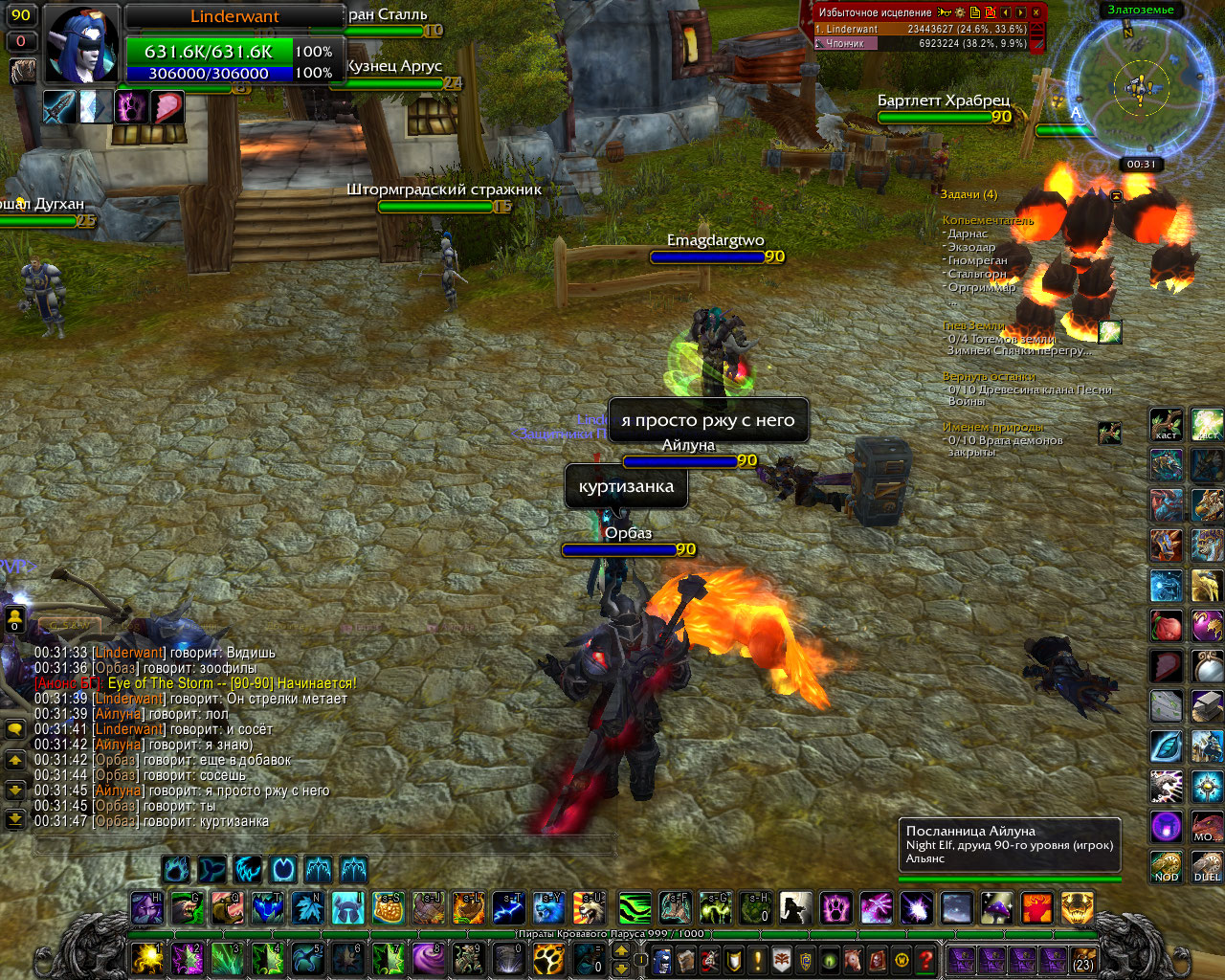Expand the Задачи (4) quest tracker header
This screenshot has width=1225, height=980.
tap(969, 194)
